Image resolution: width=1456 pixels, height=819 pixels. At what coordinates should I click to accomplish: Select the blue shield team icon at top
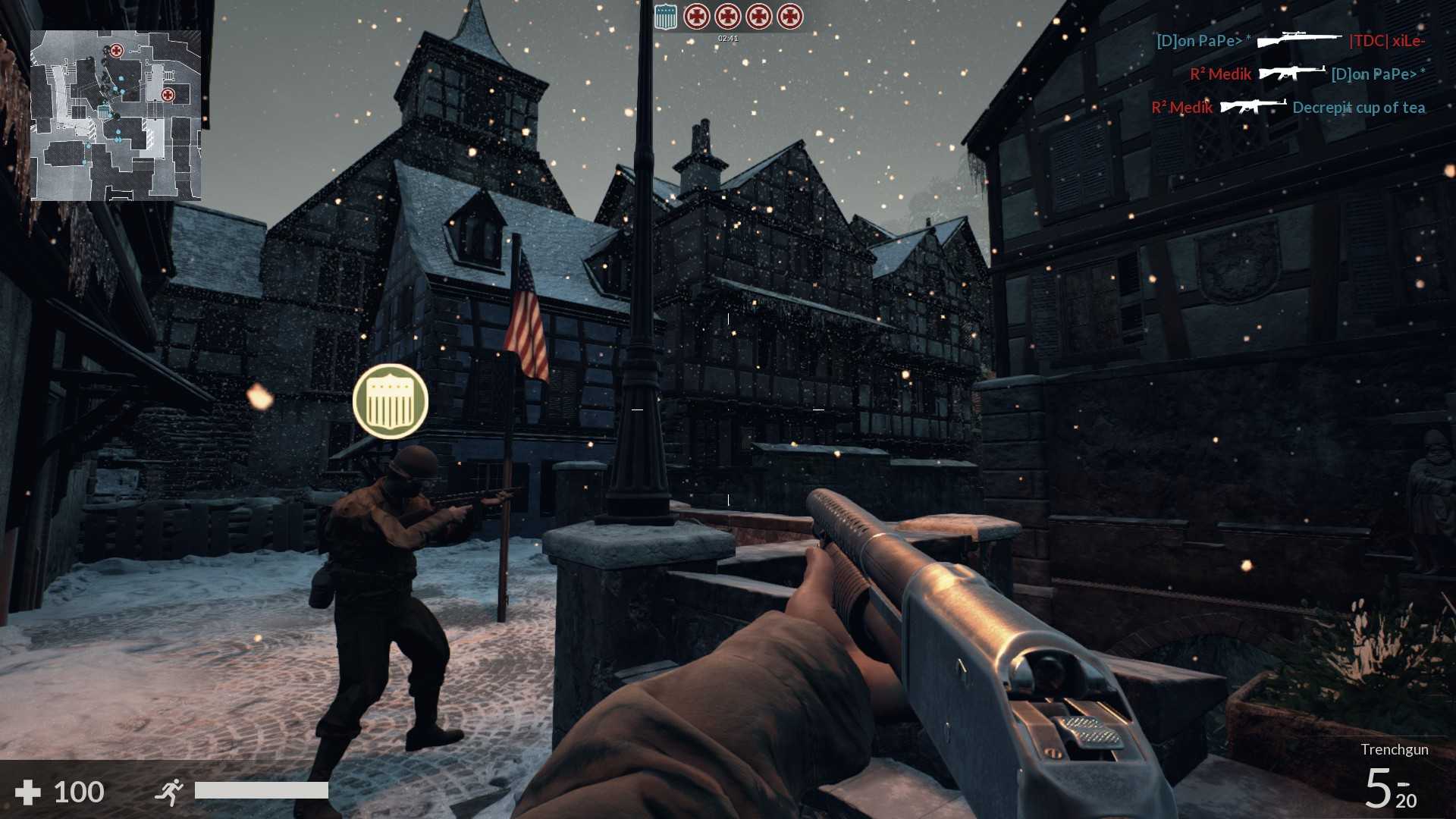coord(665,17)
